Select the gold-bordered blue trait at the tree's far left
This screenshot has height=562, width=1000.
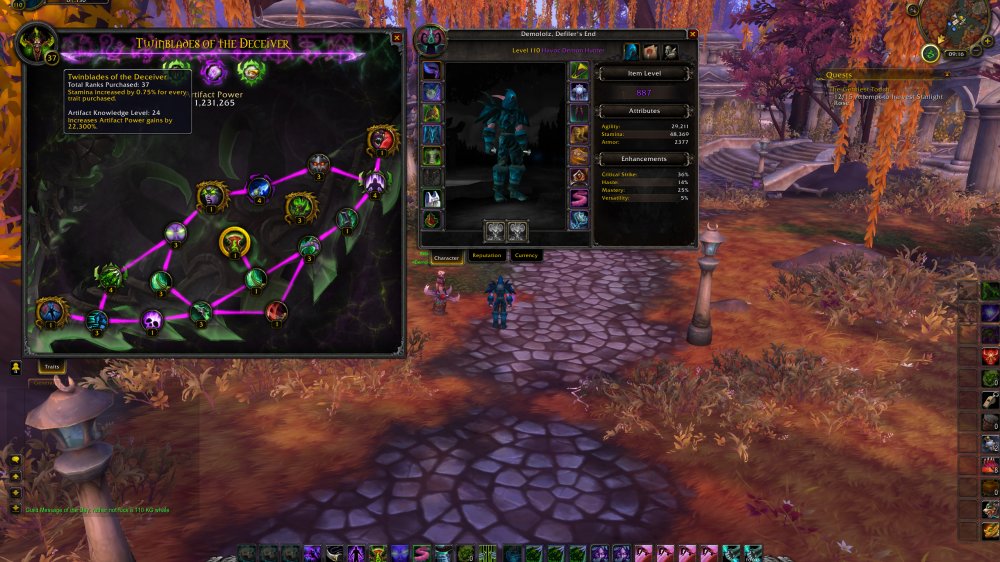click(49, 312)
